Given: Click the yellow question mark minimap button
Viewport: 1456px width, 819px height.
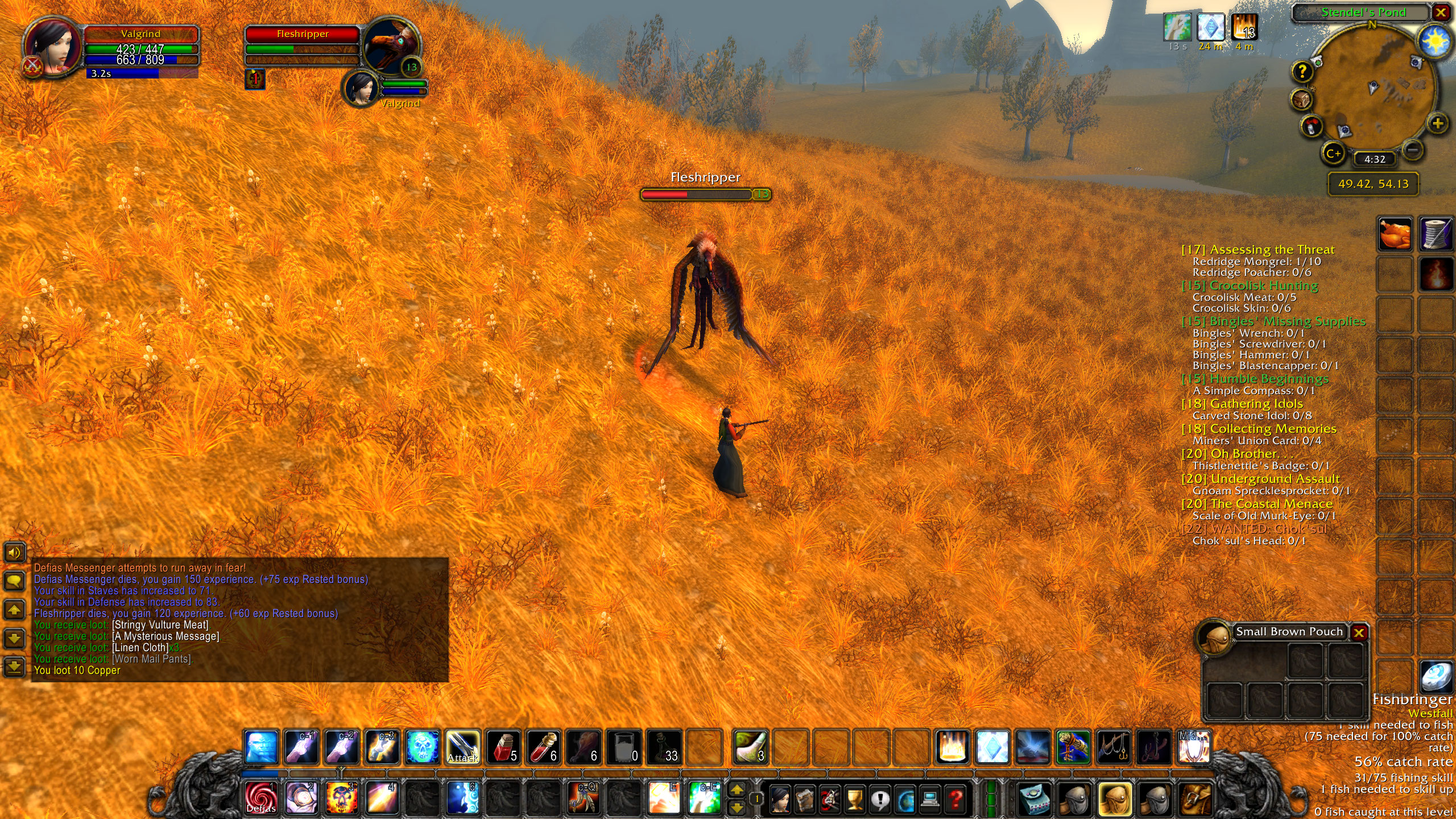Looking at the screenshot, I should point(1302,72).
